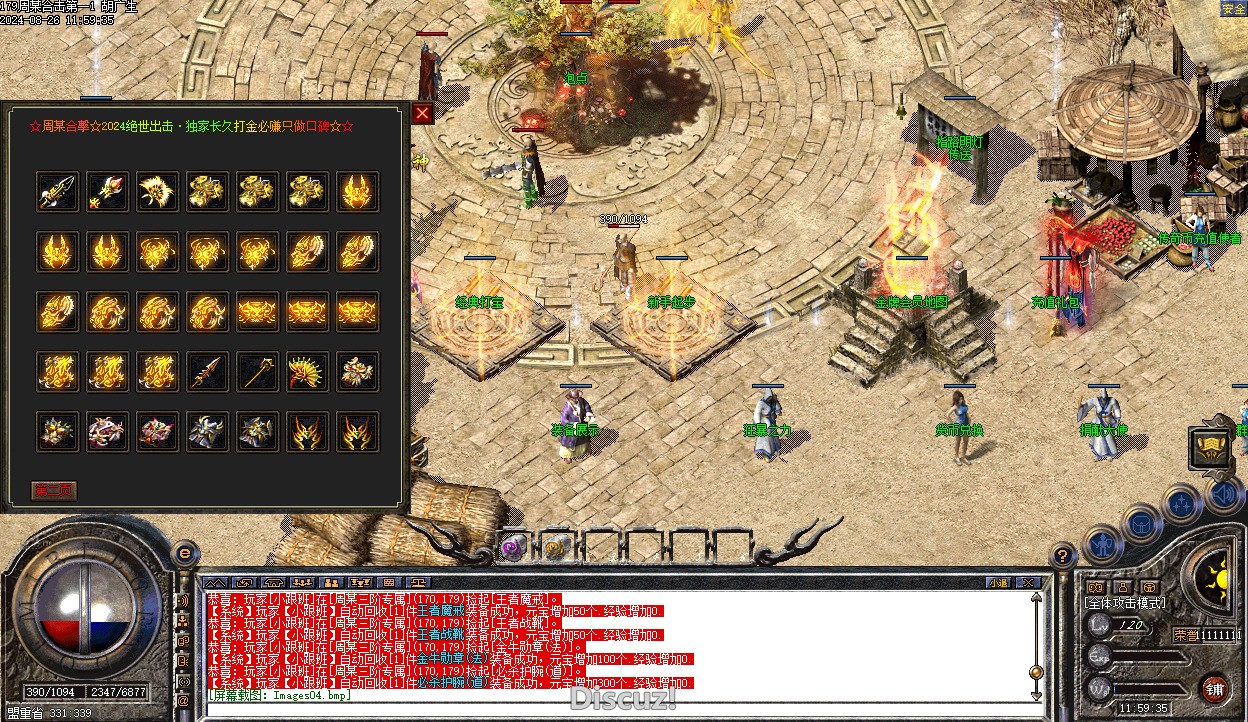
Task: Select the green fan item slot
Action: [x=307, y=372]
